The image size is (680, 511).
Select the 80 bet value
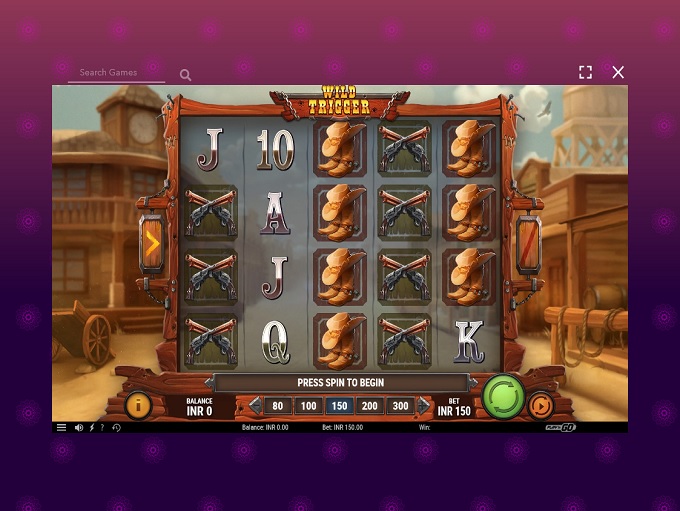pos(277,406)
